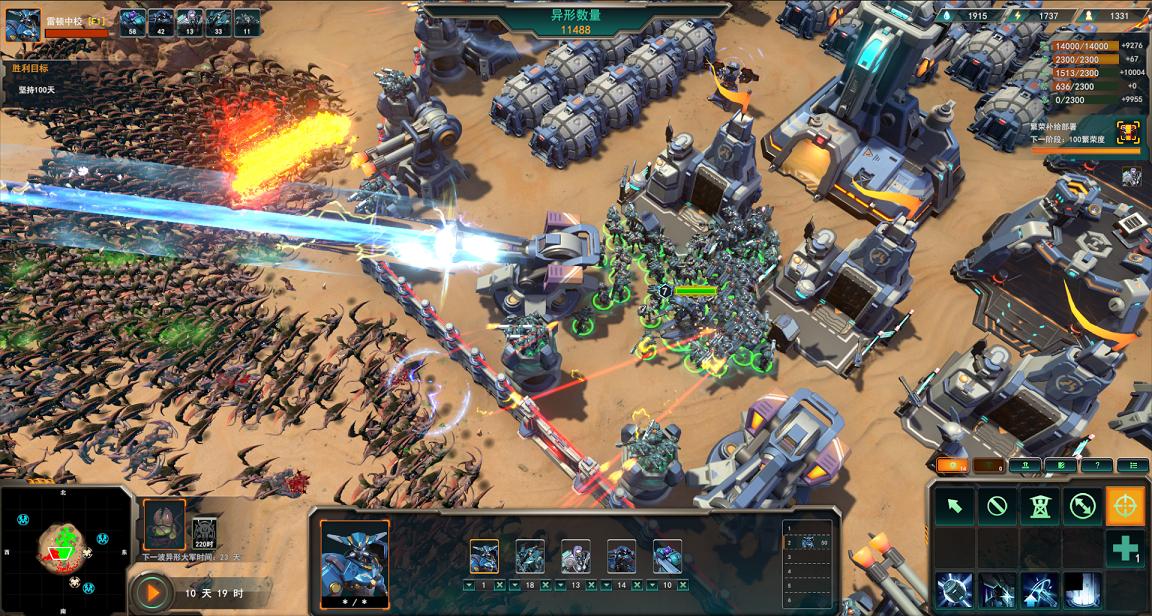
Task: Activate the energy pillar skill icon
Action: [1082, 591]
